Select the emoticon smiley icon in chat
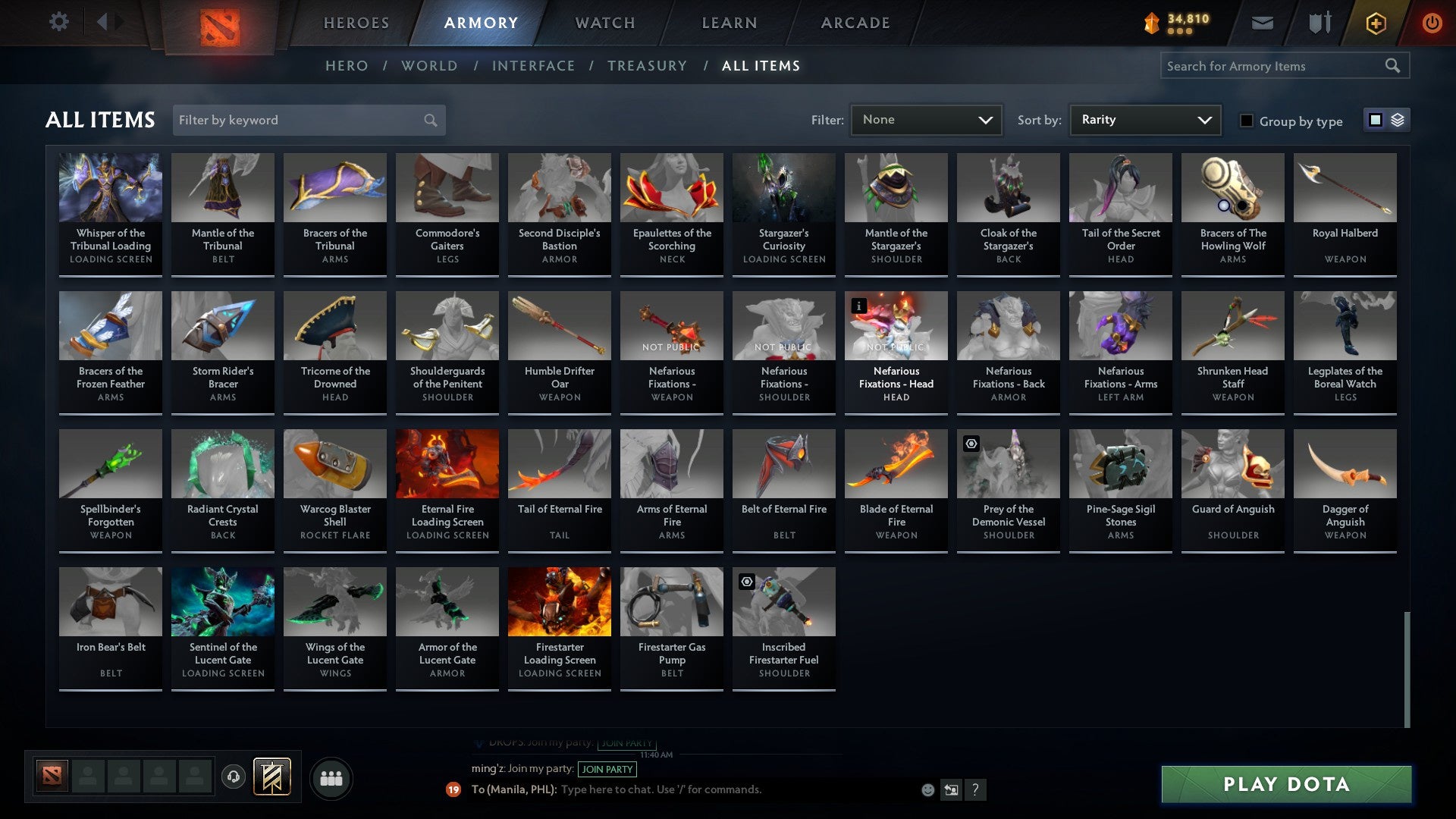 pos(927,789)
